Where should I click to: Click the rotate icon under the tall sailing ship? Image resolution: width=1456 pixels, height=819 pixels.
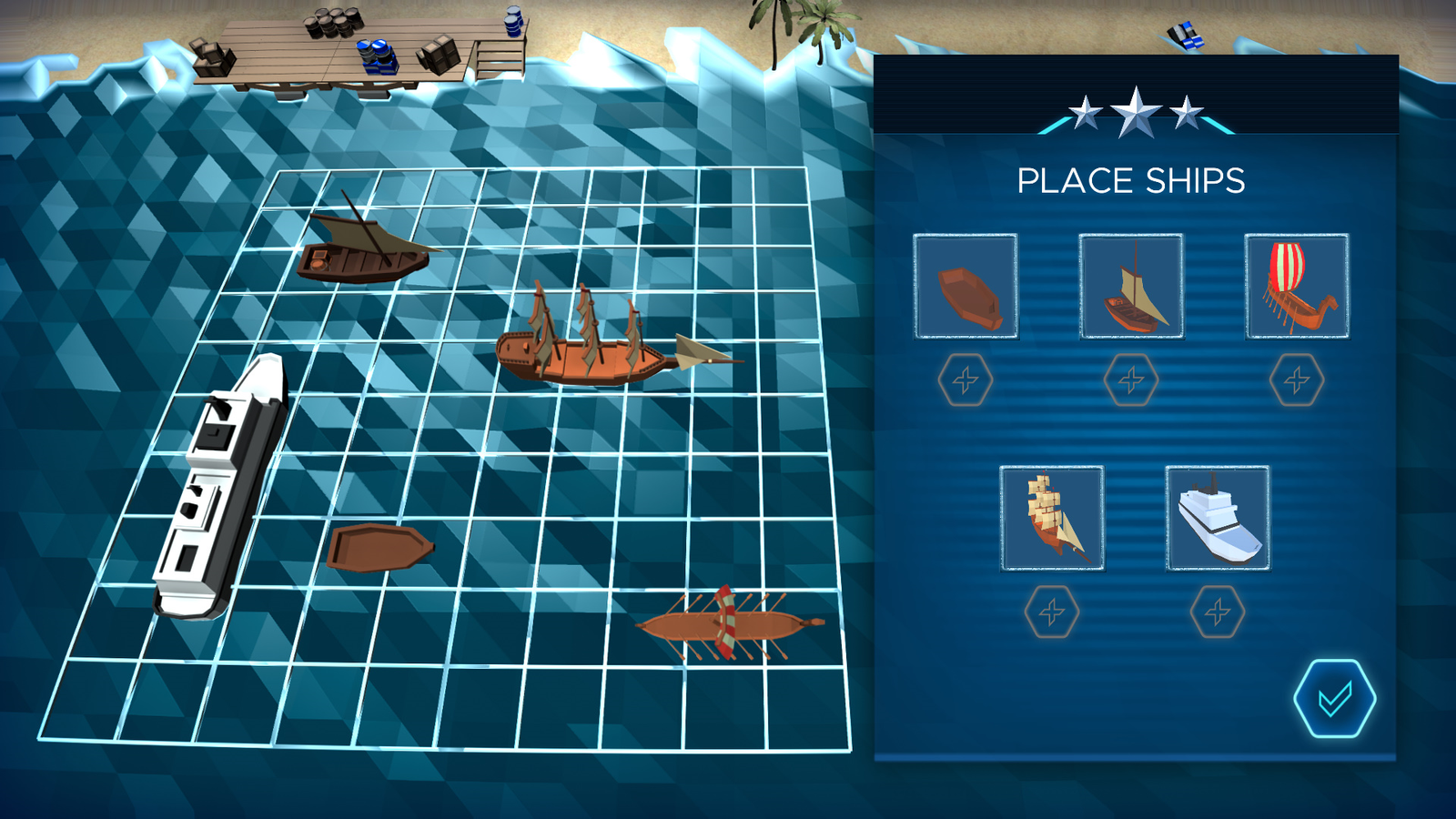[x=1052, y=612]
